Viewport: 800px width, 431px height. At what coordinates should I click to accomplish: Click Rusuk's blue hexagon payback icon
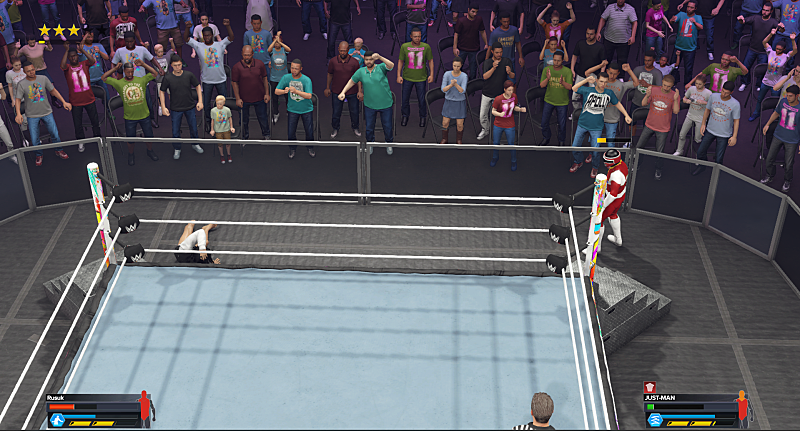coord(58,420)
